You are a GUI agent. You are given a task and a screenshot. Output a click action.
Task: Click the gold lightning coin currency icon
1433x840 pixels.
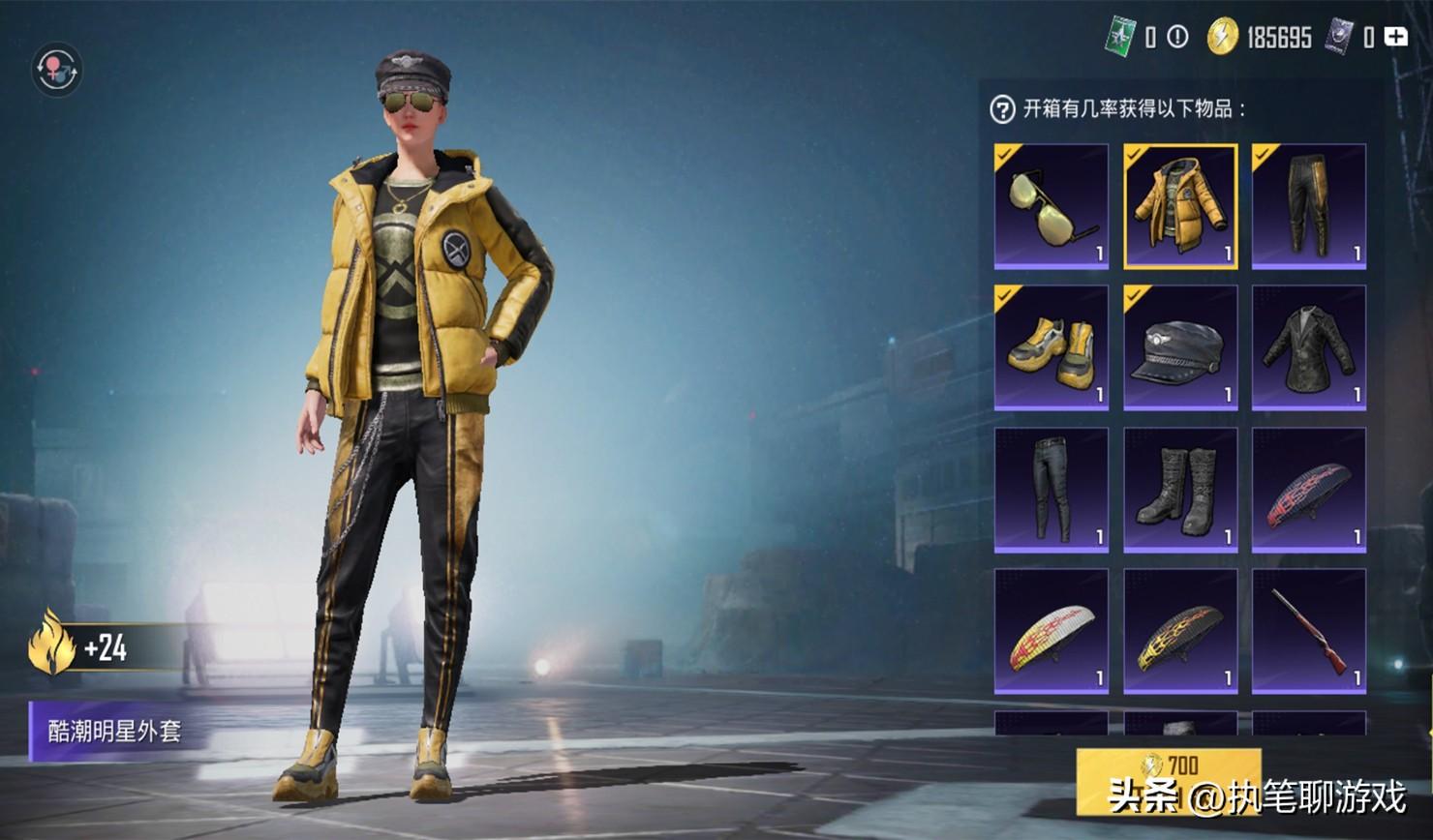(x=1223, y=37)
